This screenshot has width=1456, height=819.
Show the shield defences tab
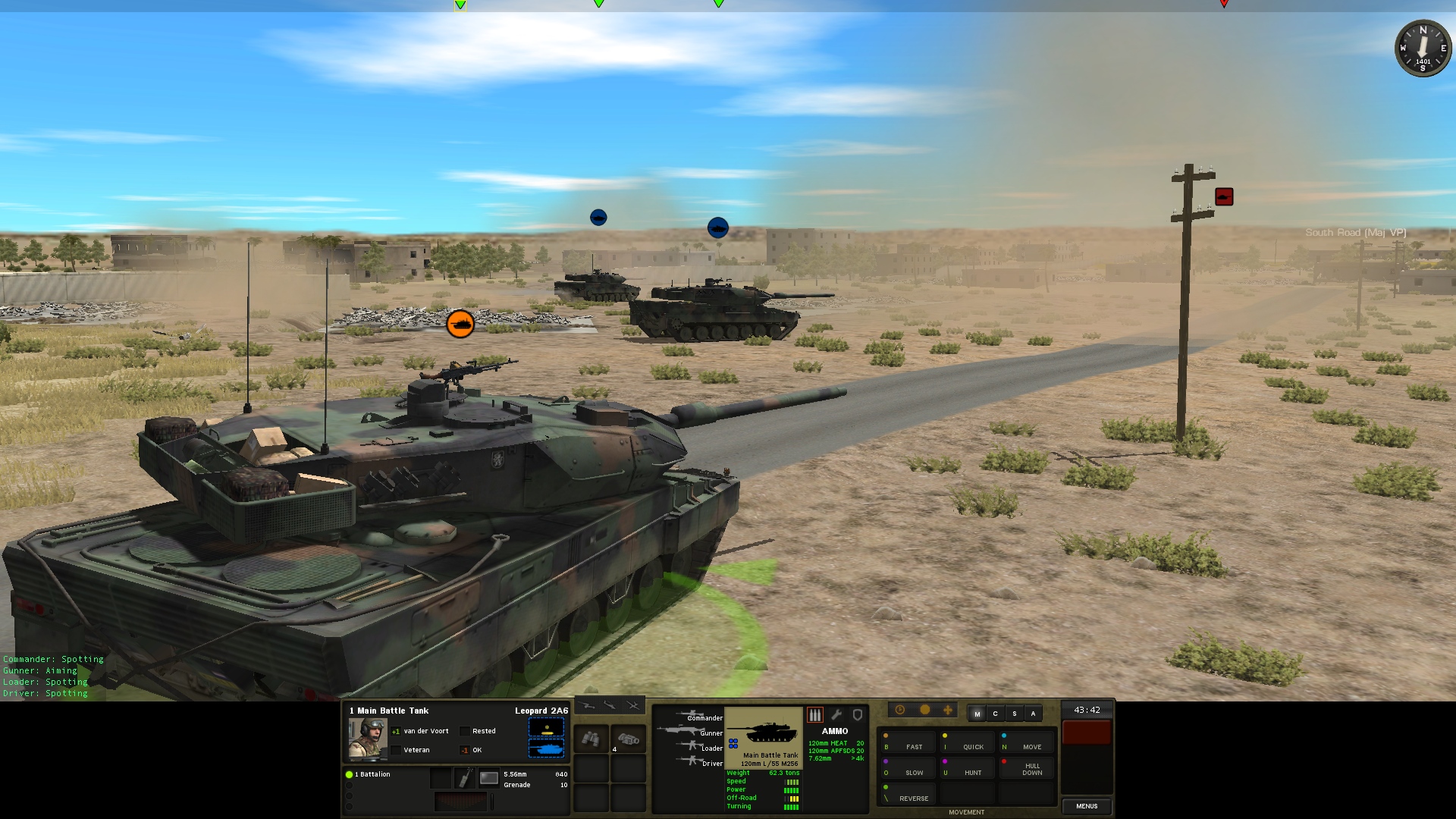click(858, 714)
